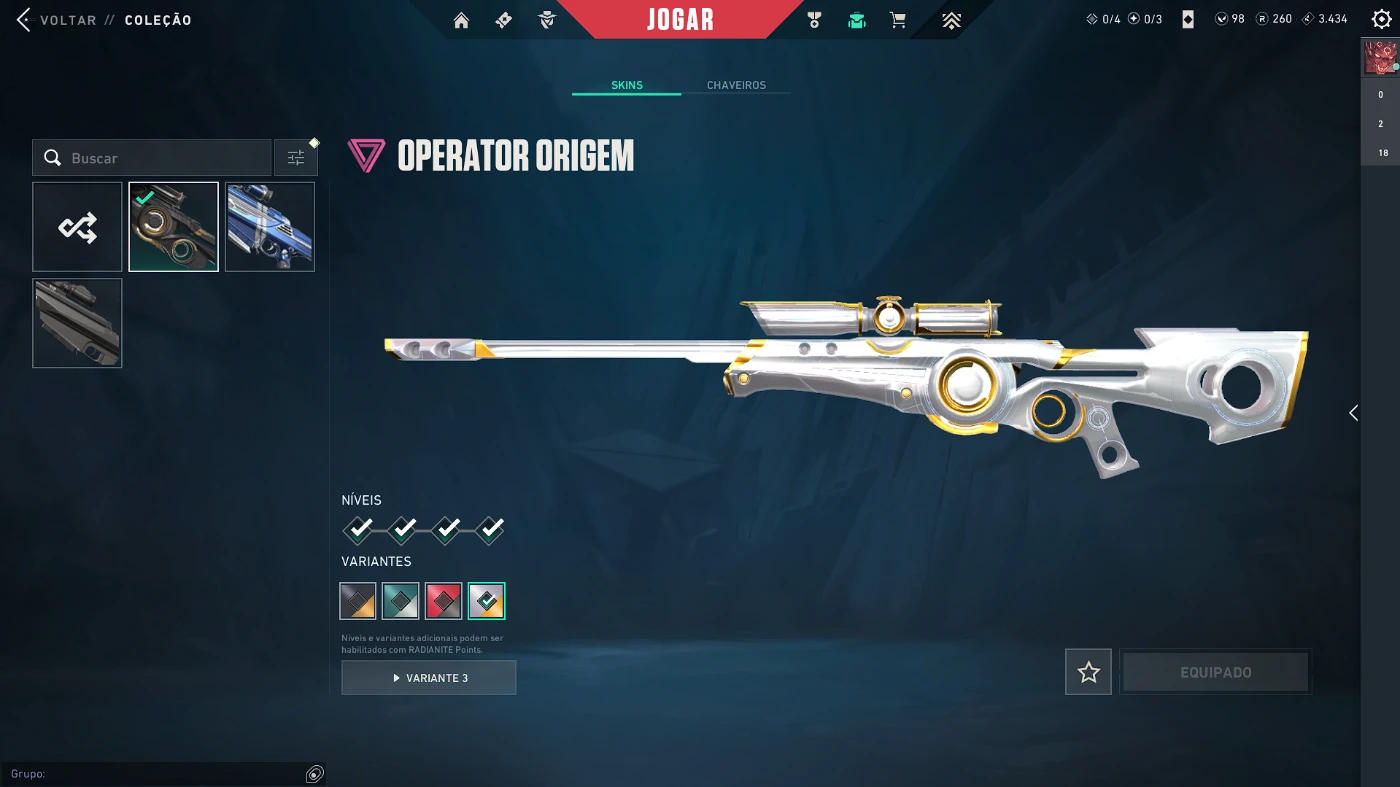Image resolution: width=1400 pixels, height=787 pixels.
Task: Open the skin filter options
Action: (x=296, y=158)
